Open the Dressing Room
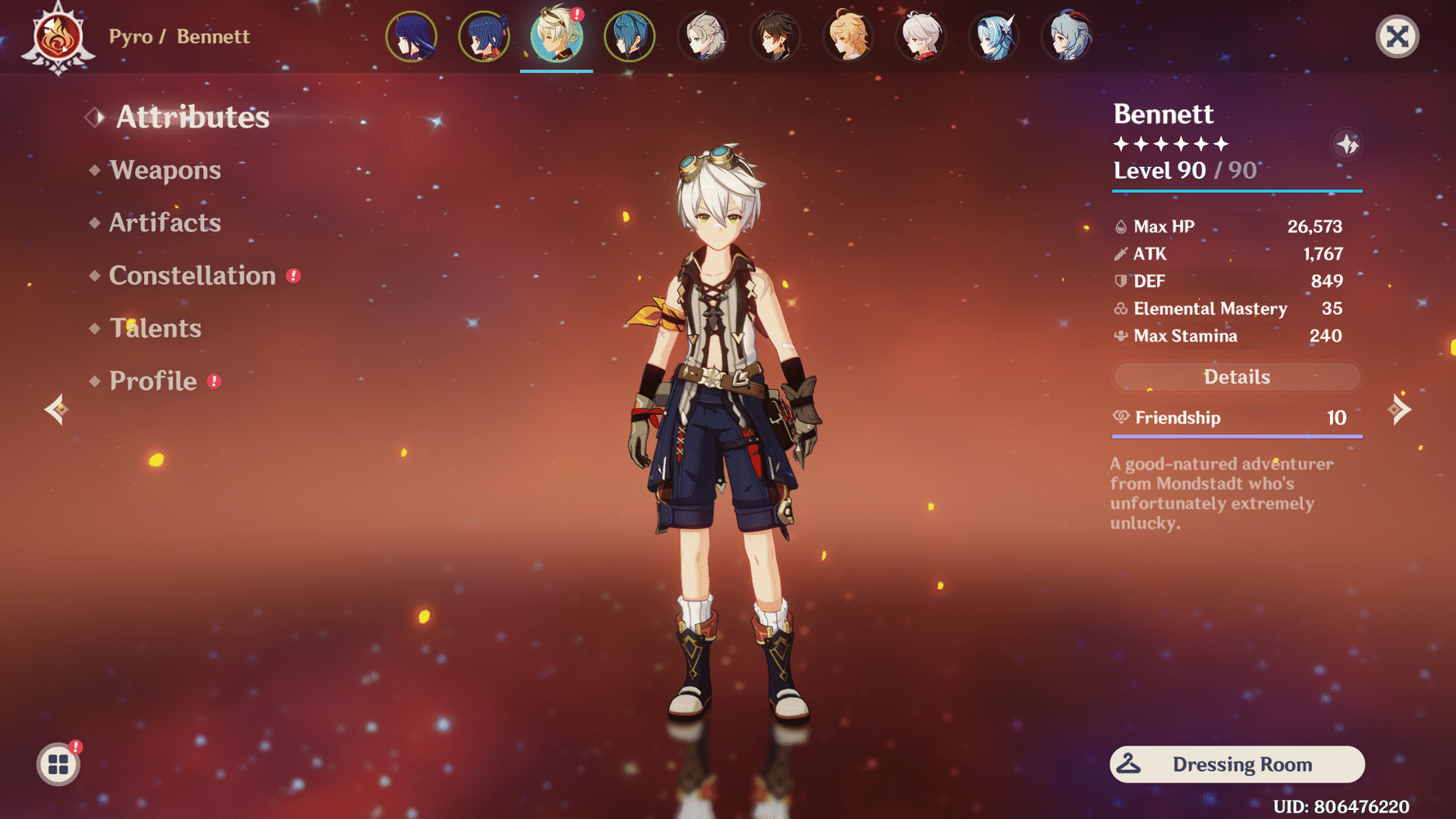 [x=1237, y=764]
